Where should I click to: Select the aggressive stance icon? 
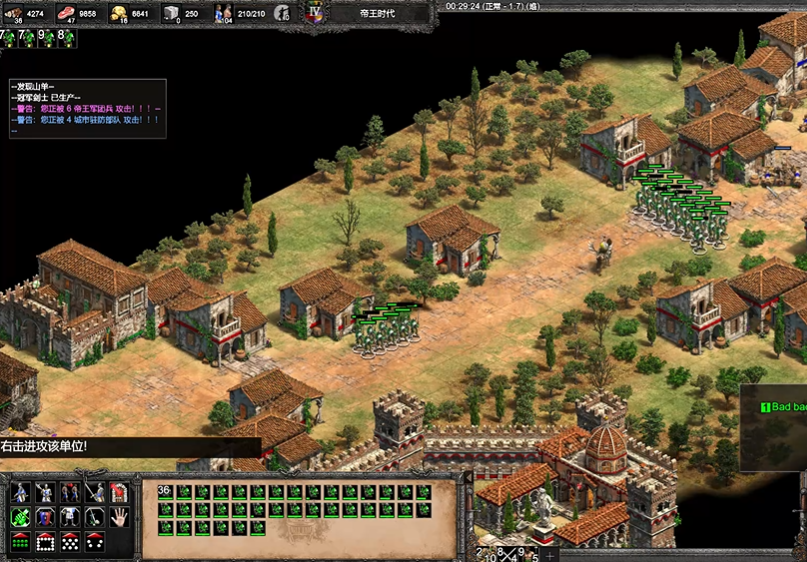point(20,492)
